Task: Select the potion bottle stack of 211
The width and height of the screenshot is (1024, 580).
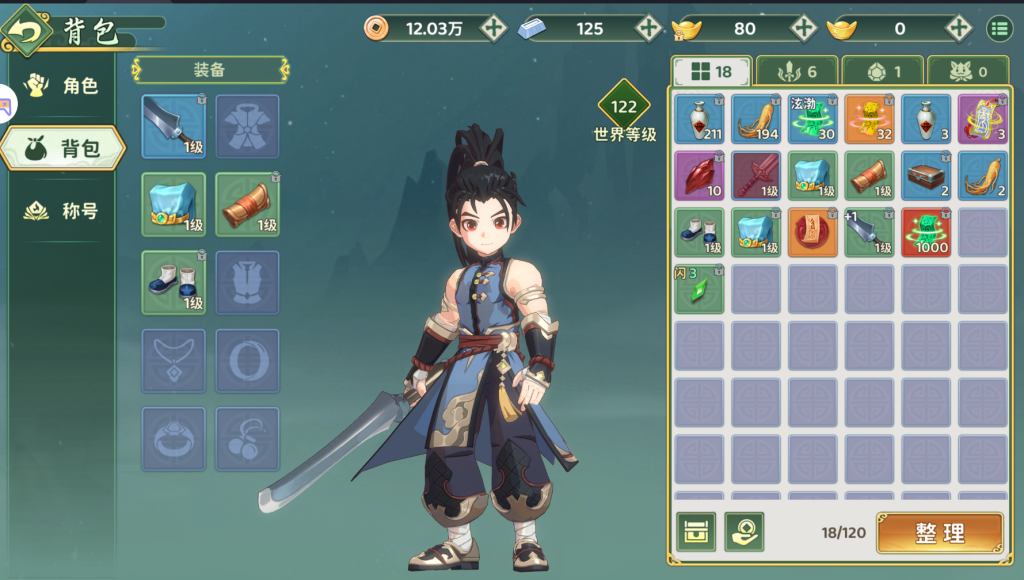Action: point(699,118)
